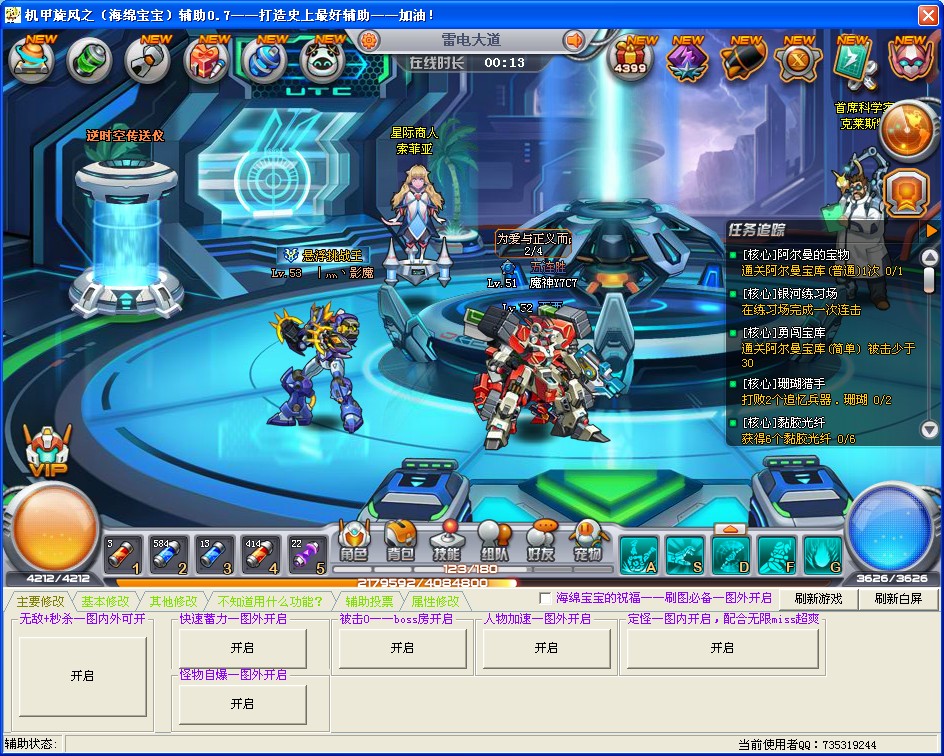Switch to the 属性修改 tab

click(x=435, y=601)
